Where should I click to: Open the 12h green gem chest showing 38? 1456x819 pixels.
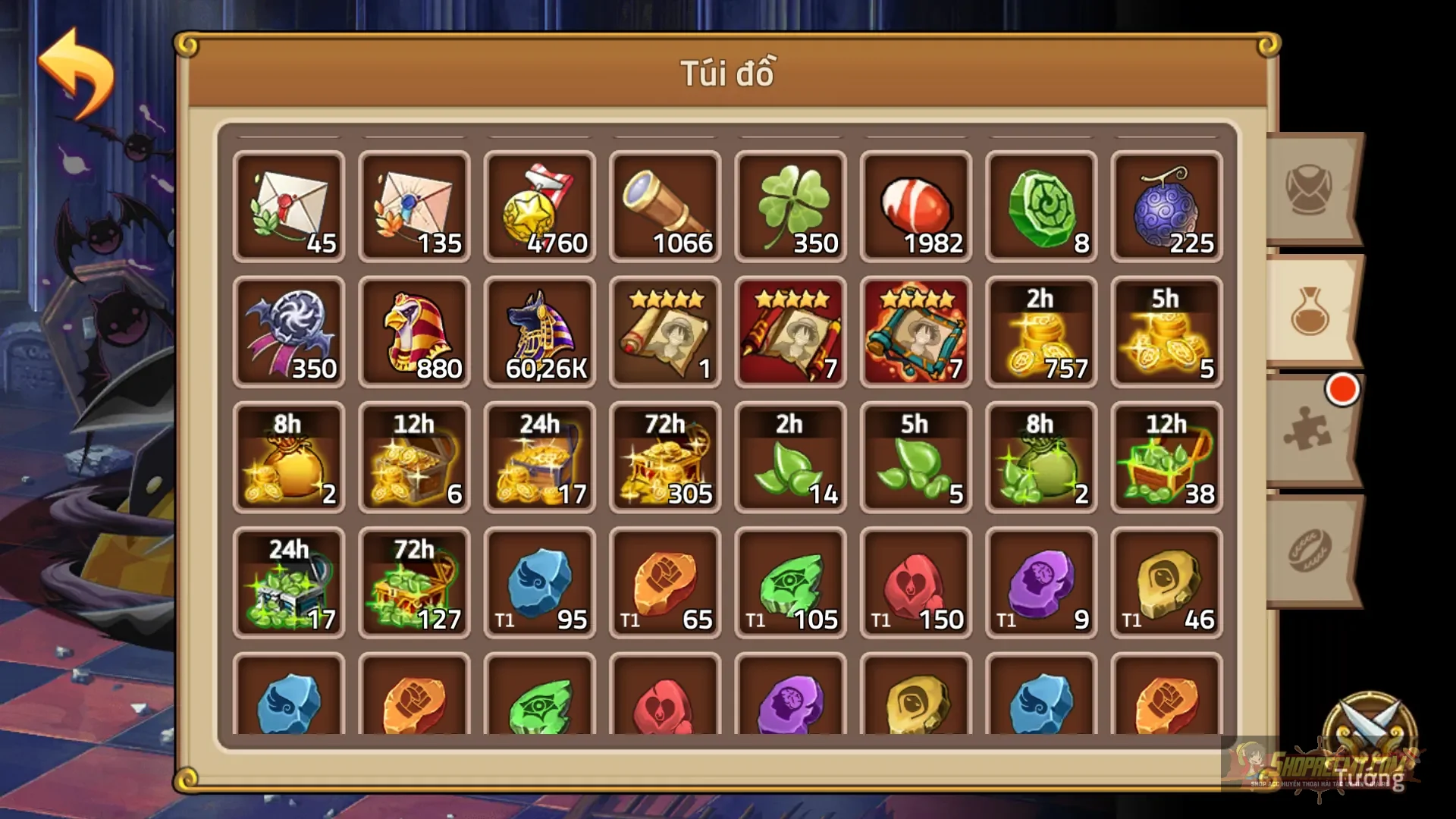(x=1166, y=457)
